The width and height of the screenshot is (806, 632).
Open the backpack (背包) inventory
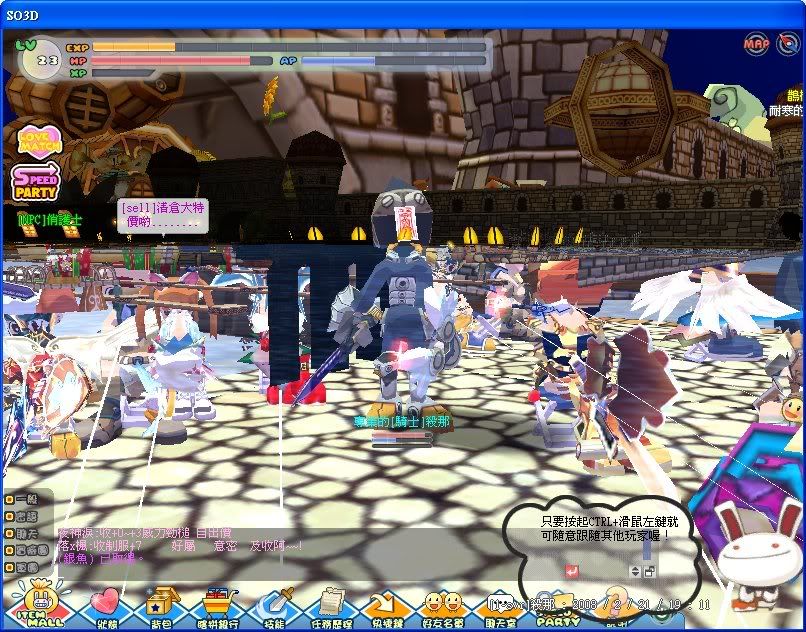pyautogui.click(x=159, y=606)
